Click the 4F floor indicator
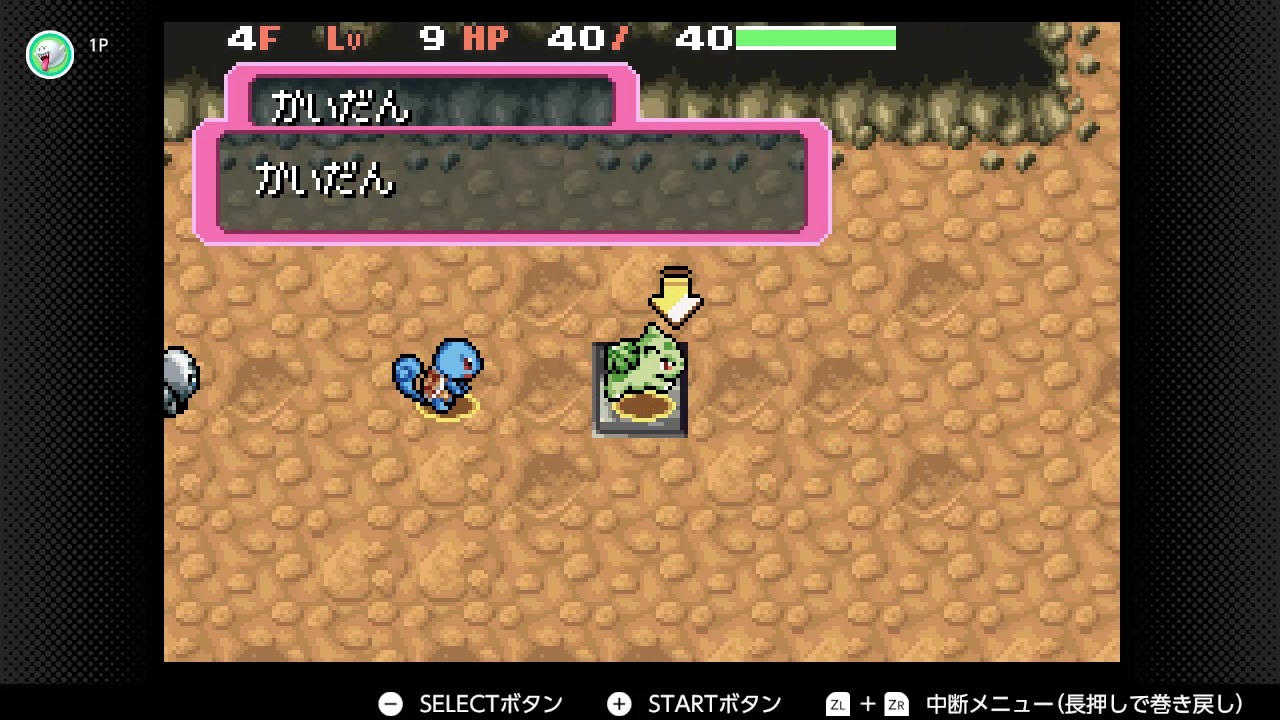 pyautogui.click(x=253, y=39)
